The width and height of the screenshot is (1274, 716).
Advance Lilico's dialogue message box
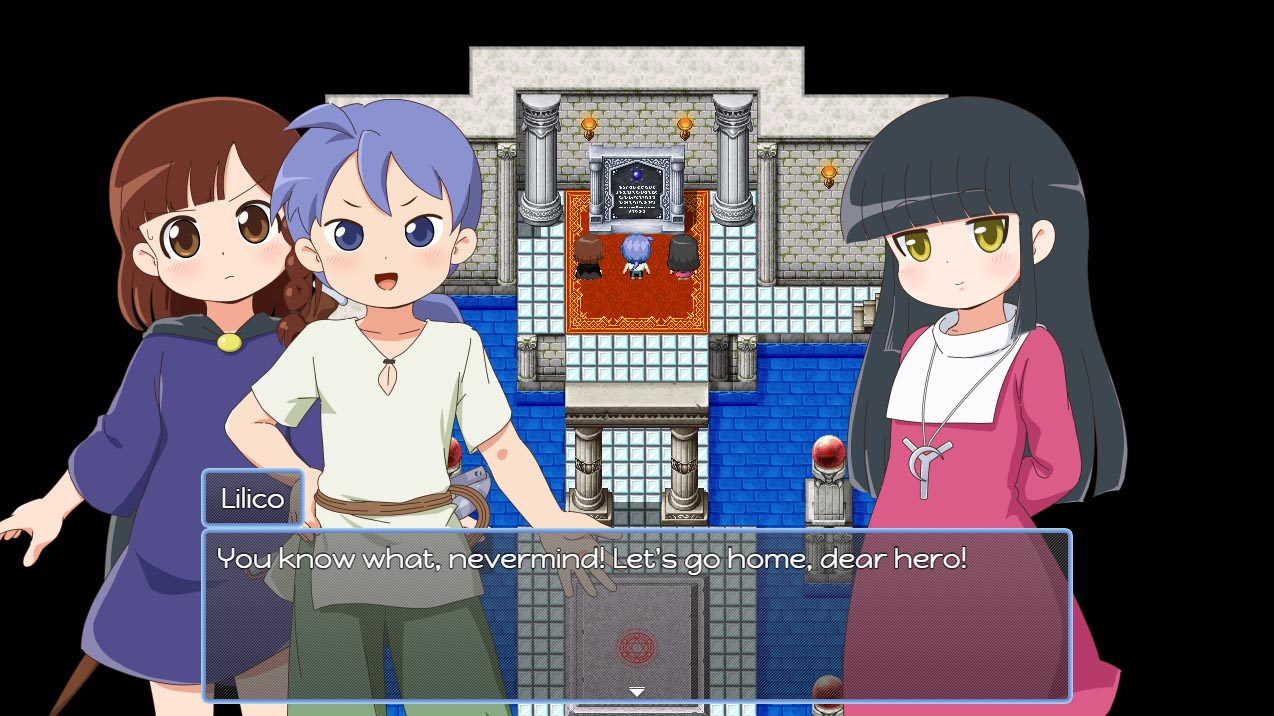point(636,614)
